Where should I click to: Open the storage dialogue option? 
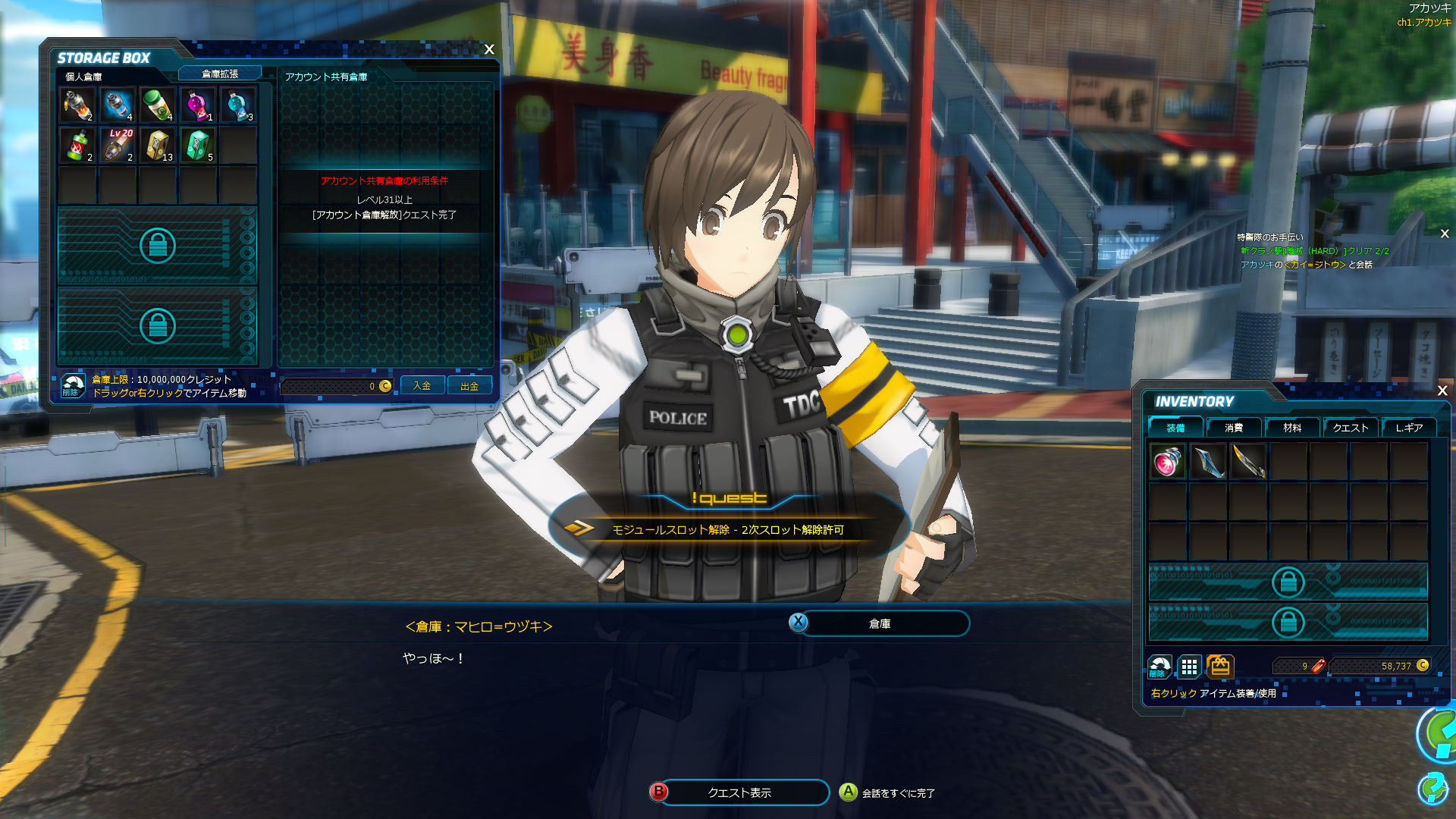[880, 623]
